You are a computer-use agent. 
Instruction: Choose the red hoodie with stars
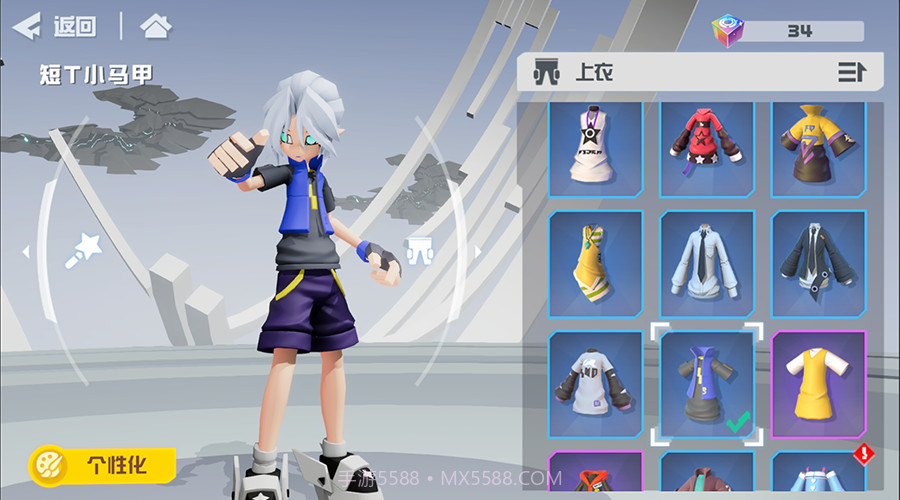(x=707, y=145)
